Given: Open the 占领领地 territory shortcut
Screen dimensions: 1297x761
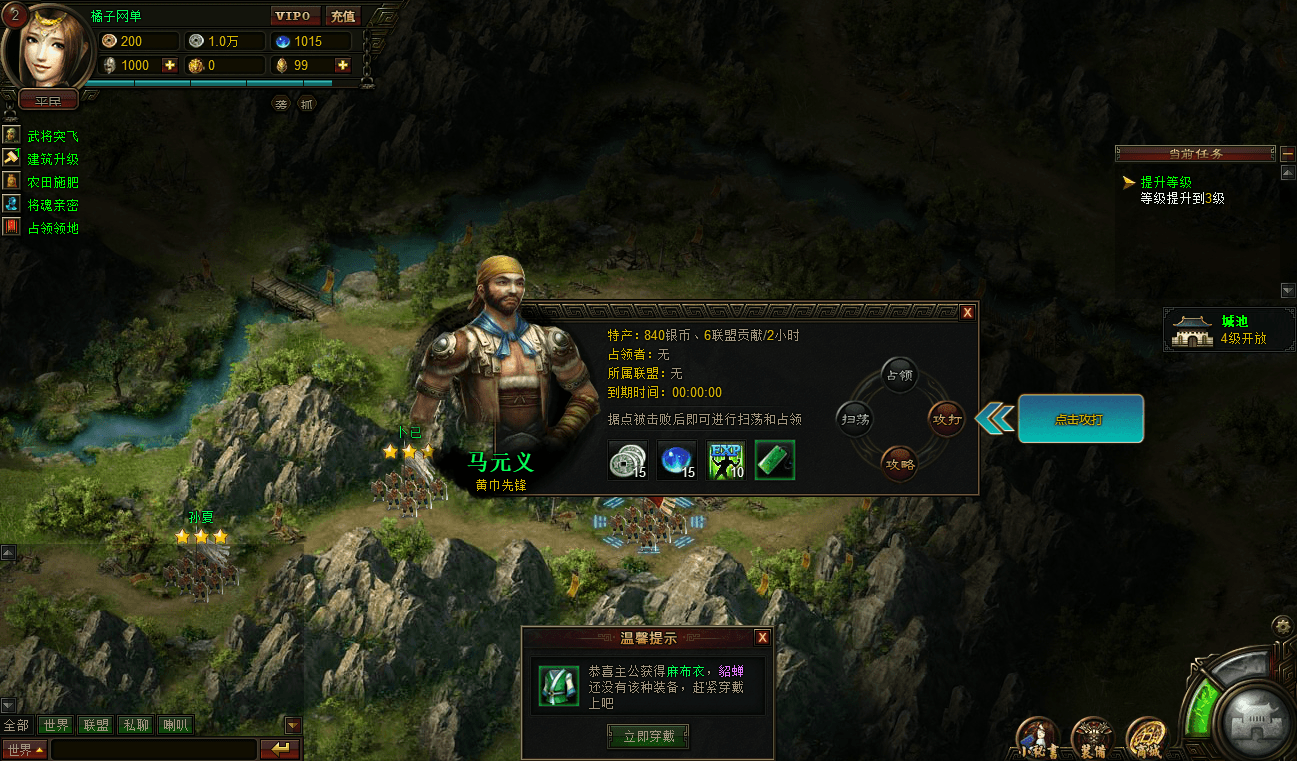Looking at the screenshot, I should pyautogui.click(x=52, y=228).
